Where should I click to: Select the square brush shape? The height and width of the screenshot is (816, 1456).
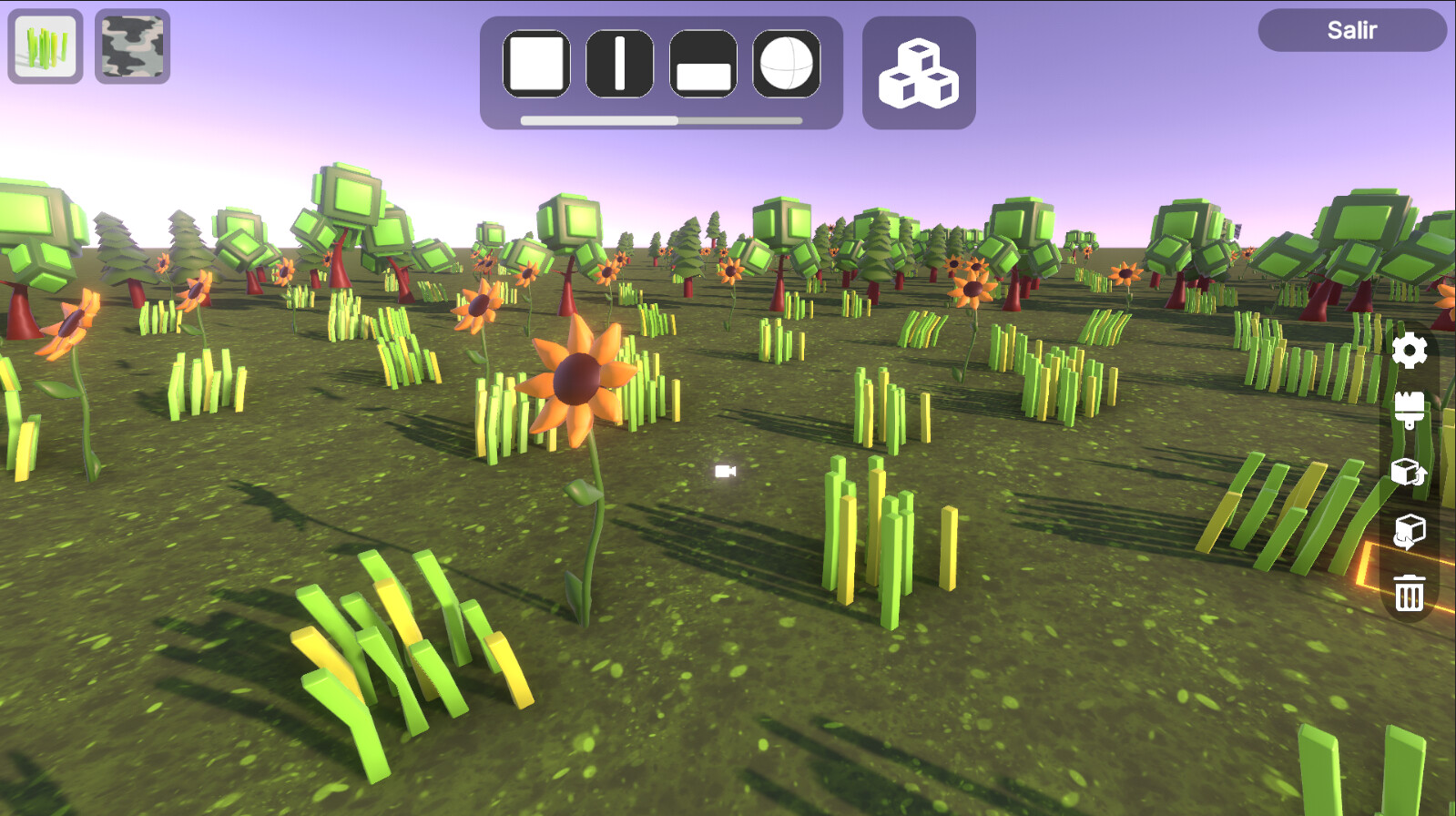[x=536, y=64]
